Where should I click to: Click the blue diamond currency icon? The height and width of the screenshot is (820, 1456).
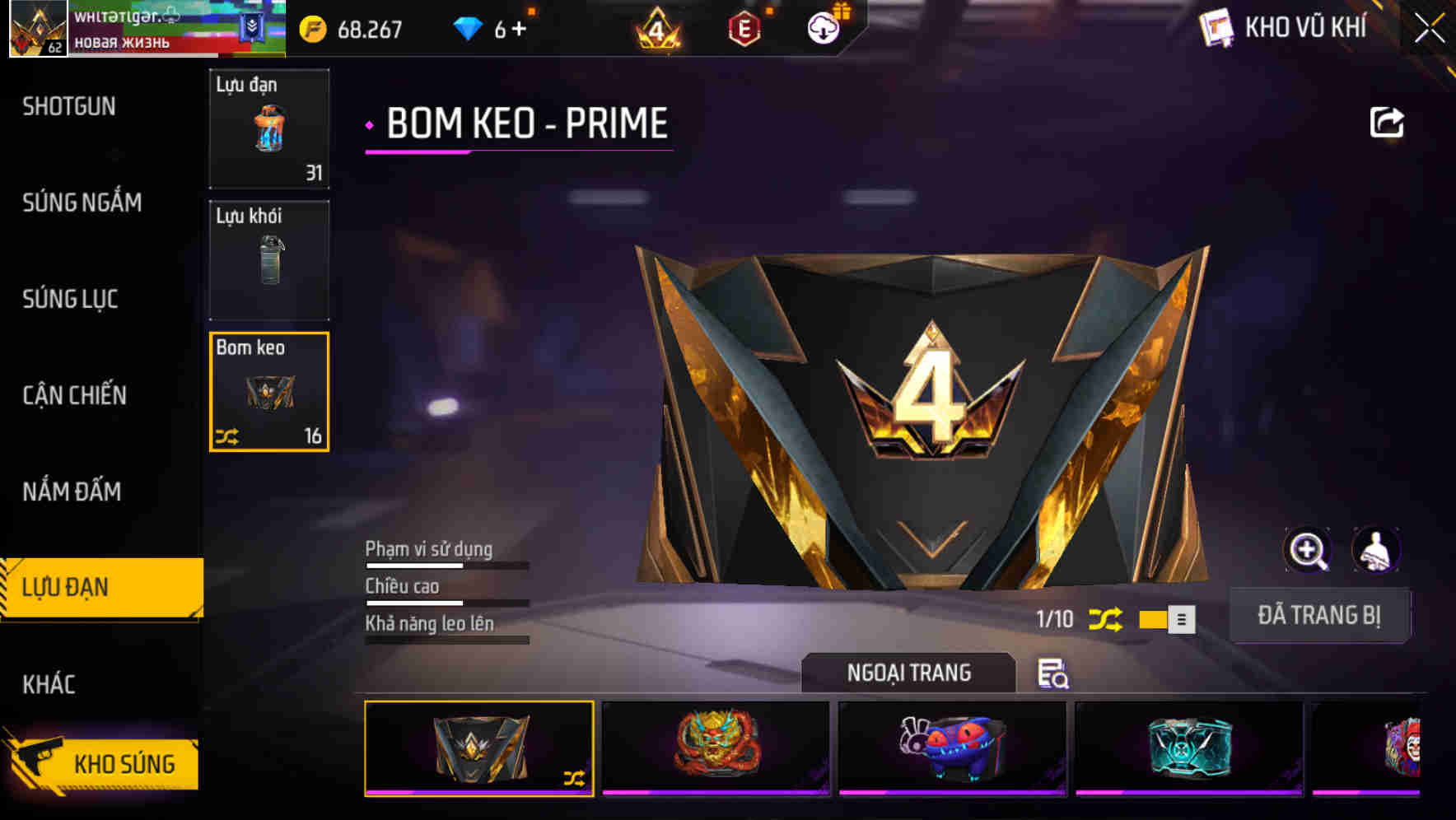(469, 28)
